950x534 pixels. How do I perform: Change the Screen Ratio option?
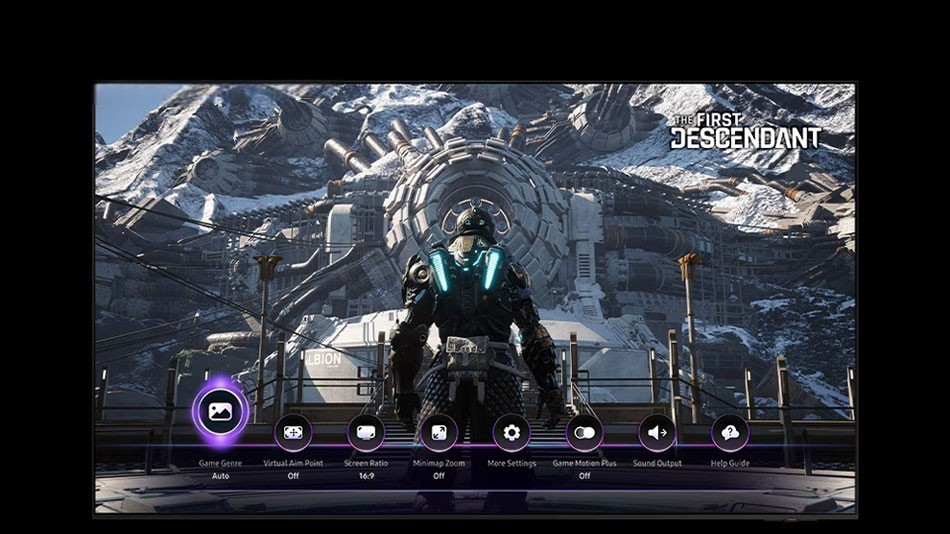366,433
